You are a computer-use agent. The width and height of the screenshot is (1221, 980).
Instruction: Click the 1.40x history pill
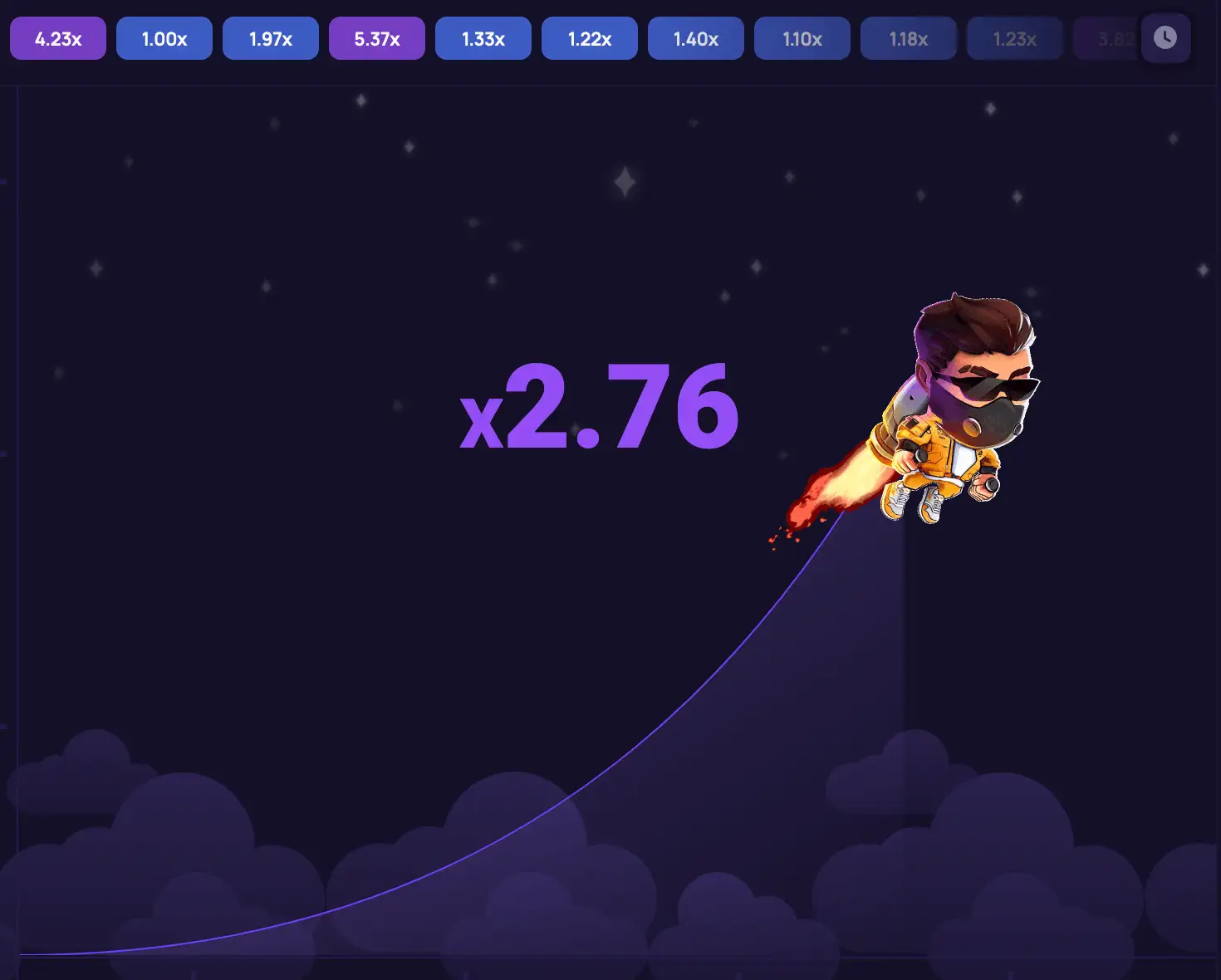695,37
